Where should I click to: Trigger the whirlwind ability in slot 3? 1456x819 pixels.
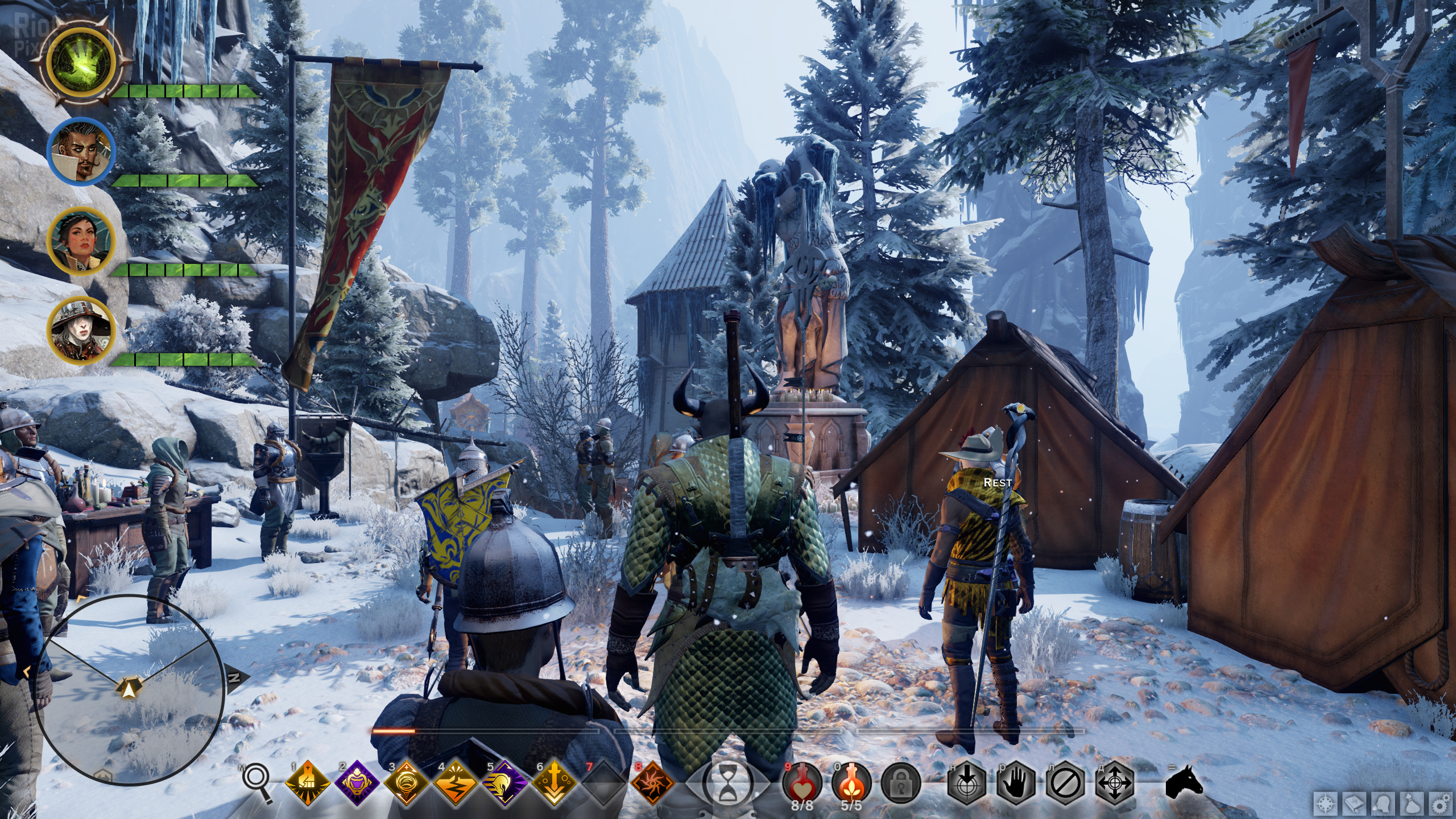tap(407, 783)
